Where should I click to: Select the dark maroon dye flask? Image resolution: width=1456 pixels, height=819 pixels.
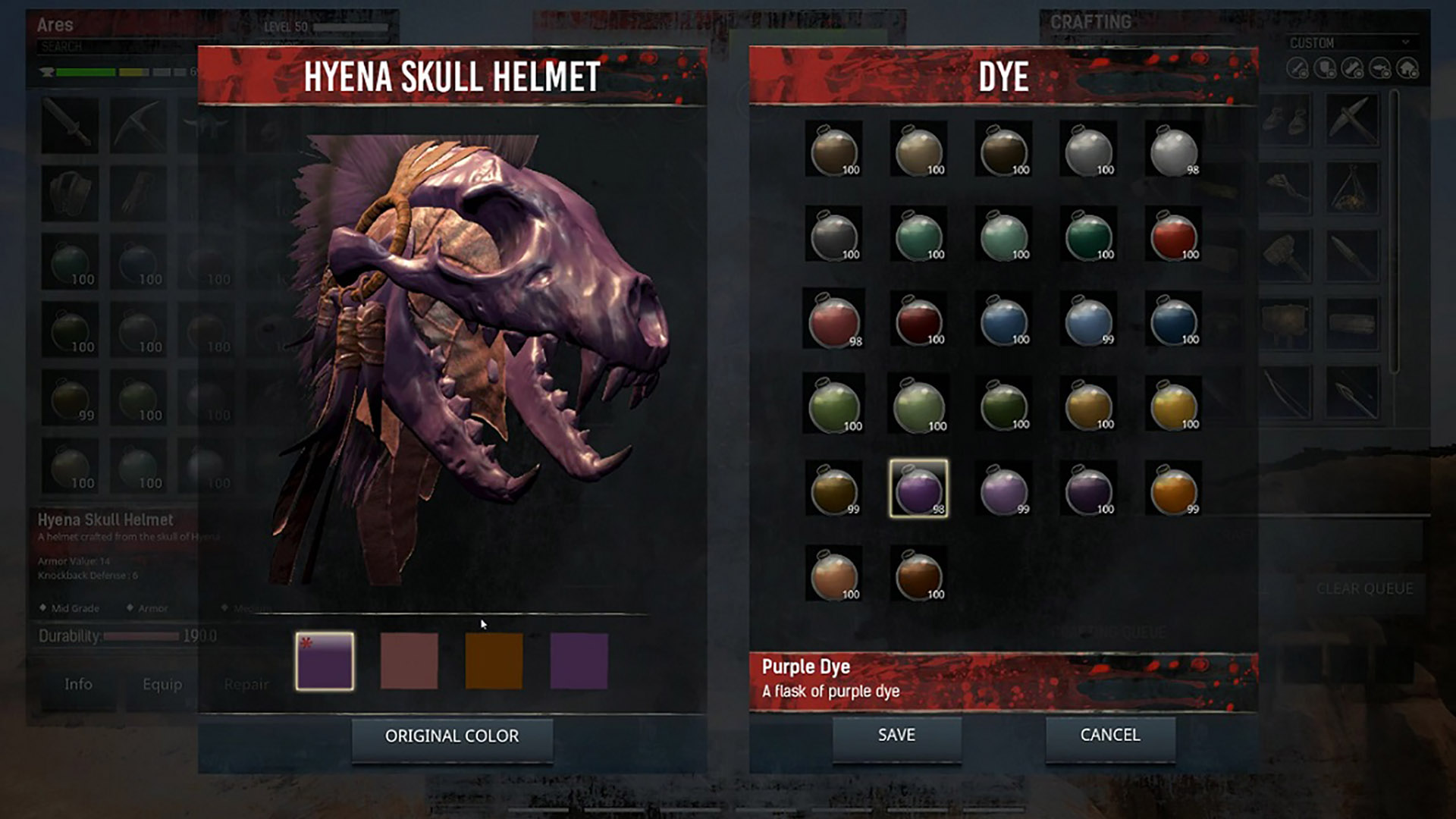click(918, 320)
